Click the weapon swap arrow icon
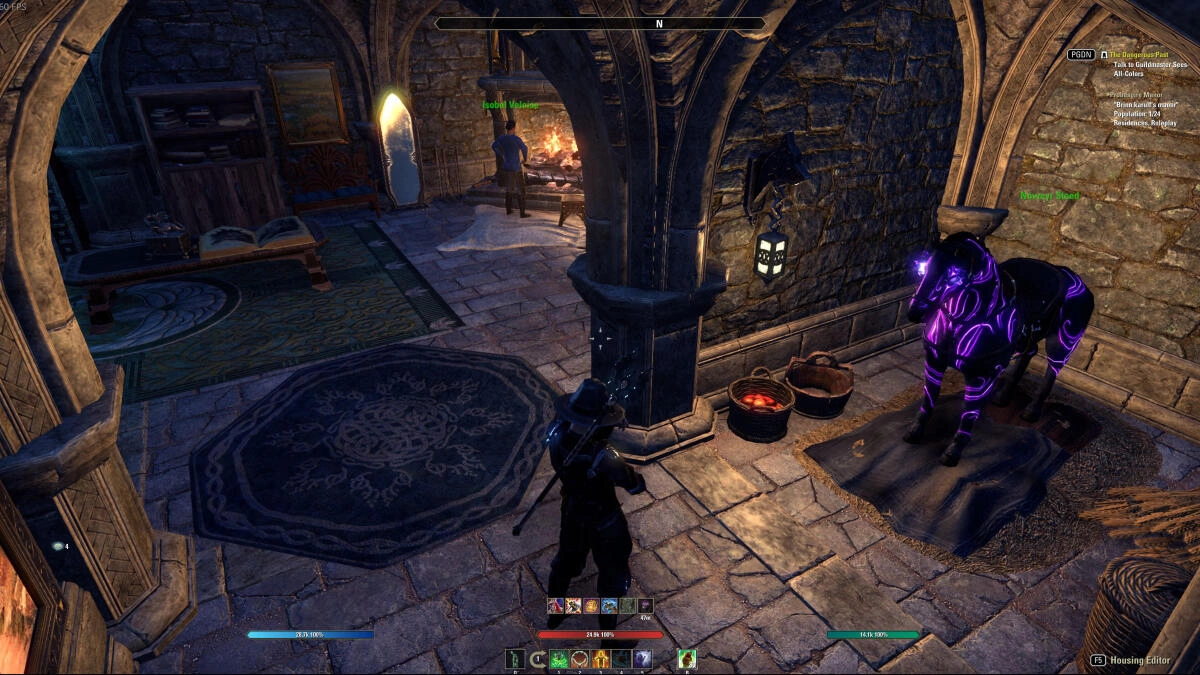The image size is (1200, 675). (x=537, y=659)
